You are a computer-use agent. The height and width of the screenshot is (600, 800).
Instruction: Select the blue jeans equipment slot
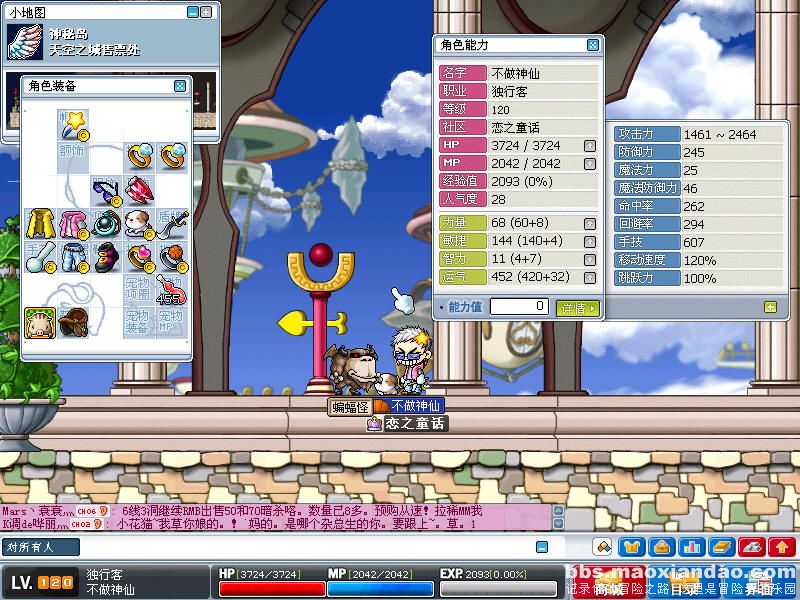pyautogui.click(x=73, y=257)
